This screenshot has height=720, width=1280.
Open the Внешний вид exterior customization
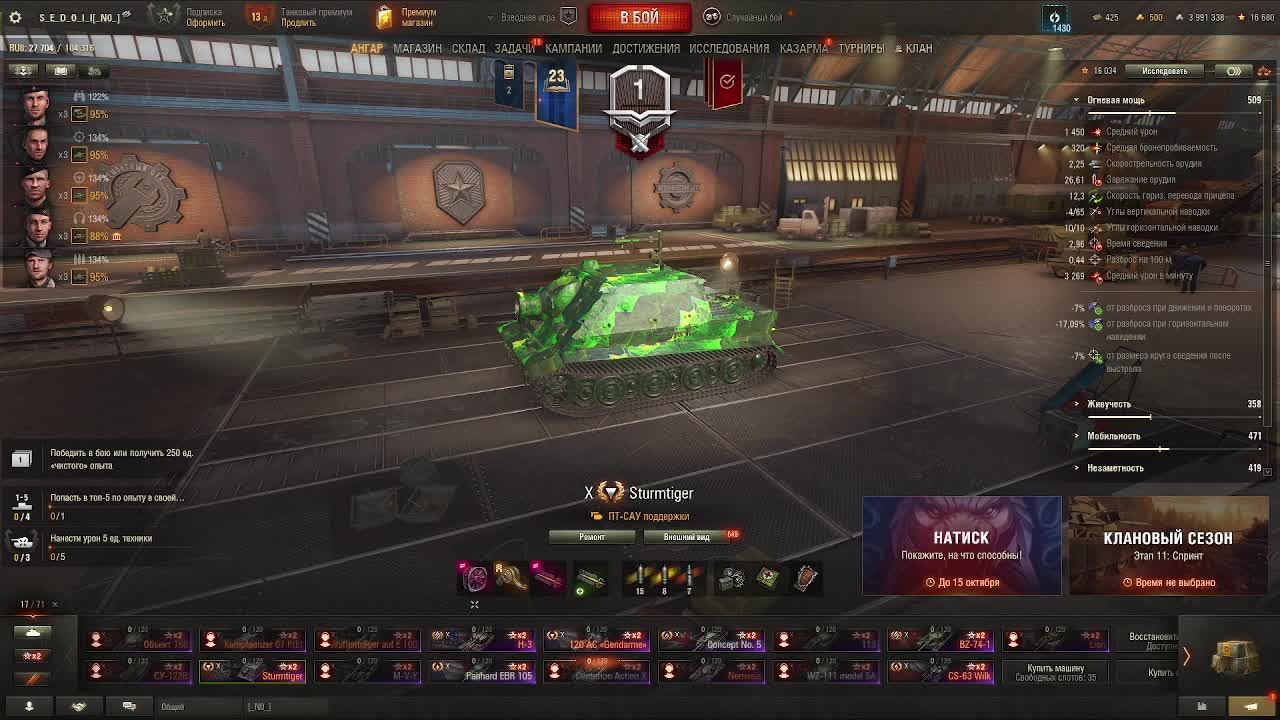pos(687,537)
